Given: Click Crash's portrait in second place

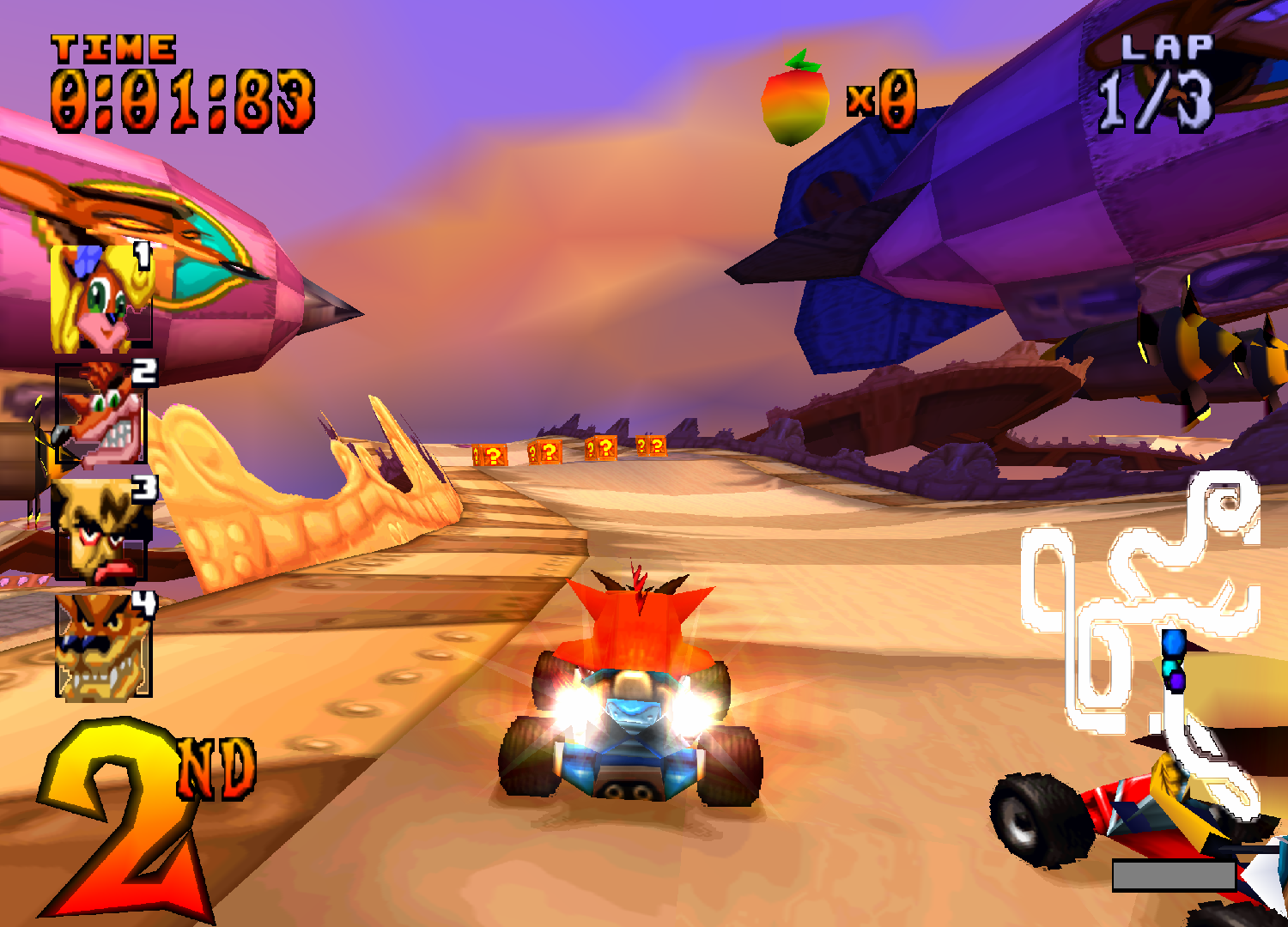Looking at the screenshot, I should (99, 412).
